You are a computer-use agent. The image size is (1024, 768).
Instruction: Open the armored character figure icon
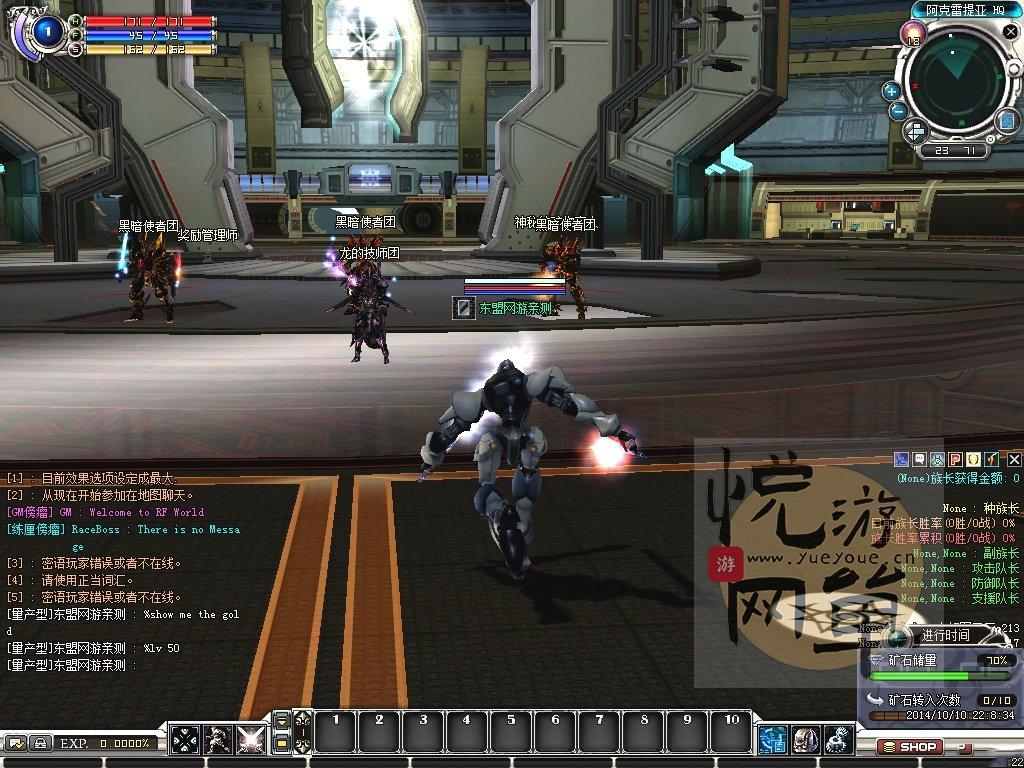[217, 740]
